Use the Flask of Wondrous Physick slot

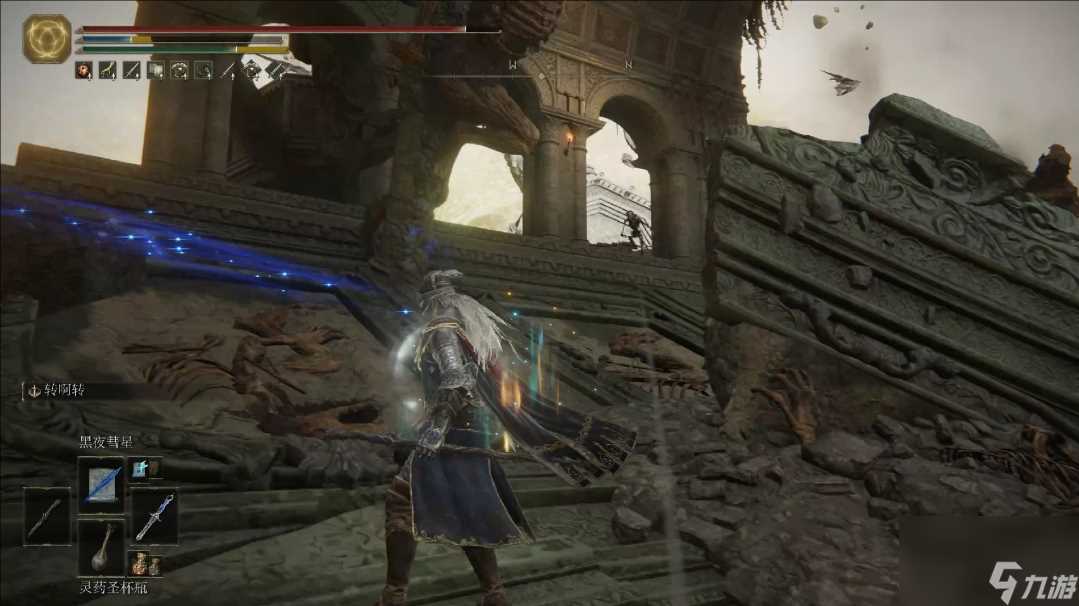pos(101,547)
